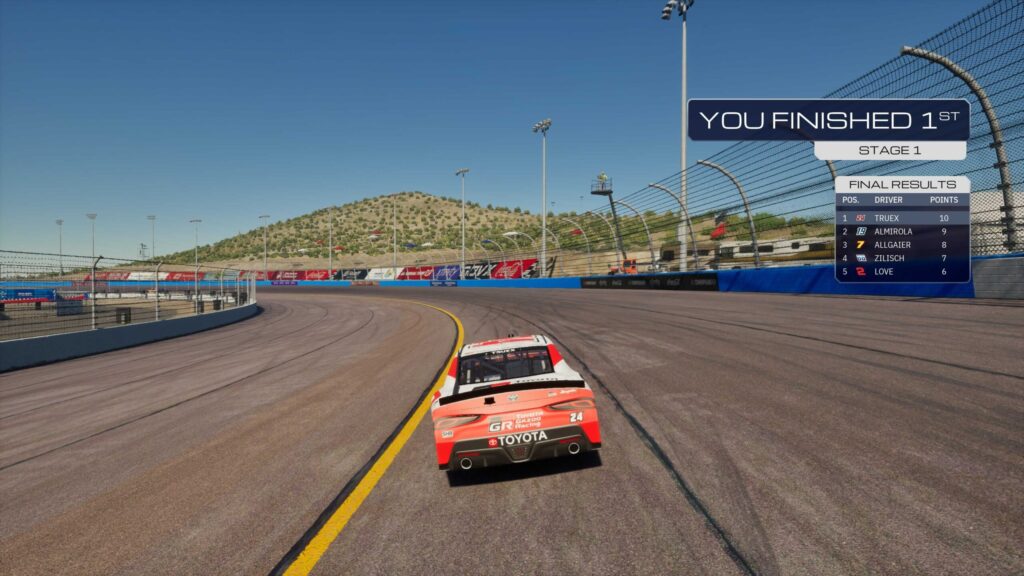Viewport: 1024px width, 576px height.
Task: Select Almirola's second-place results row
Action: click(x=901, y=231)
